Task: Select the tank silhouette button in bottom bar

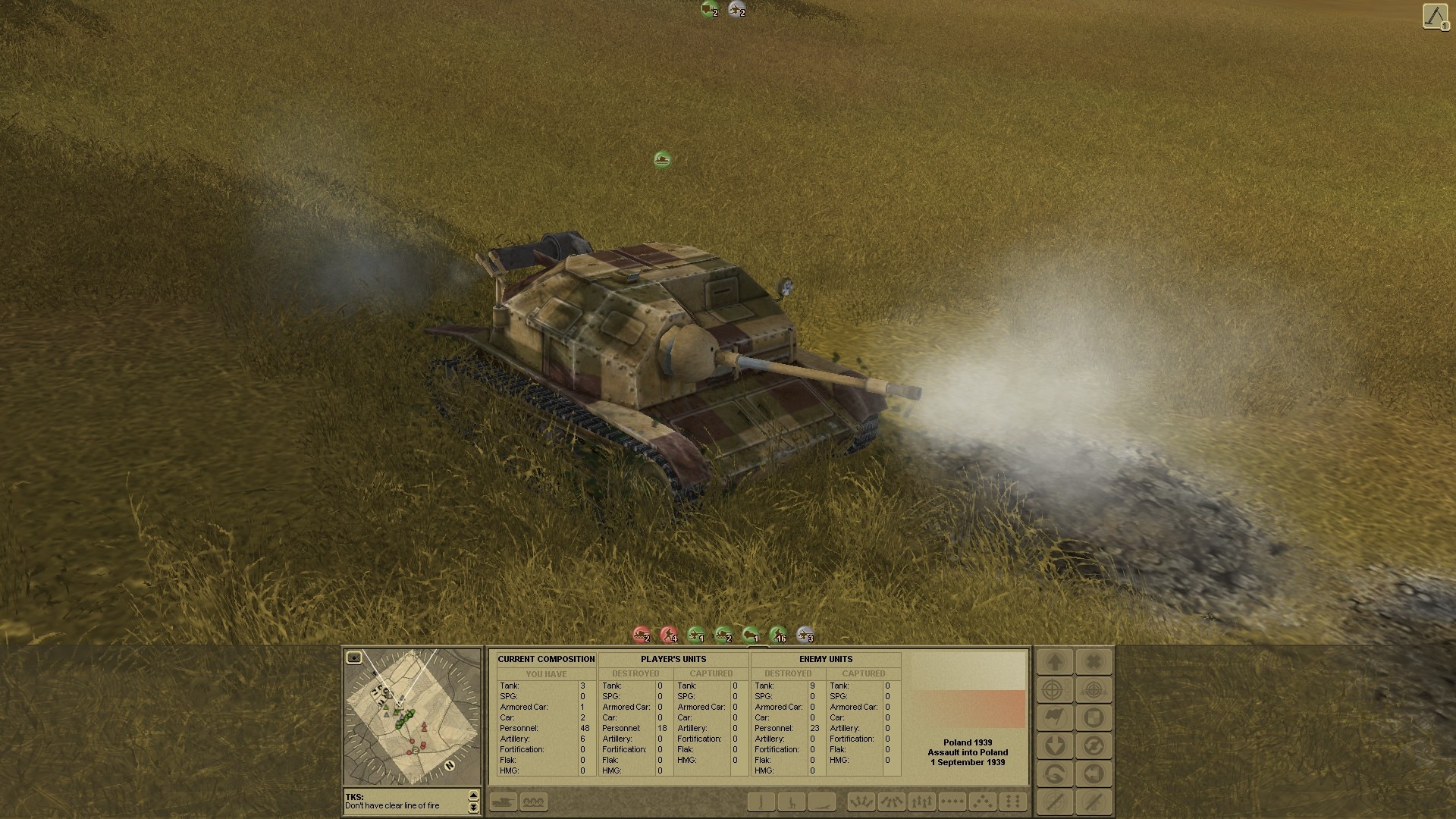Action: click(504, 802)
